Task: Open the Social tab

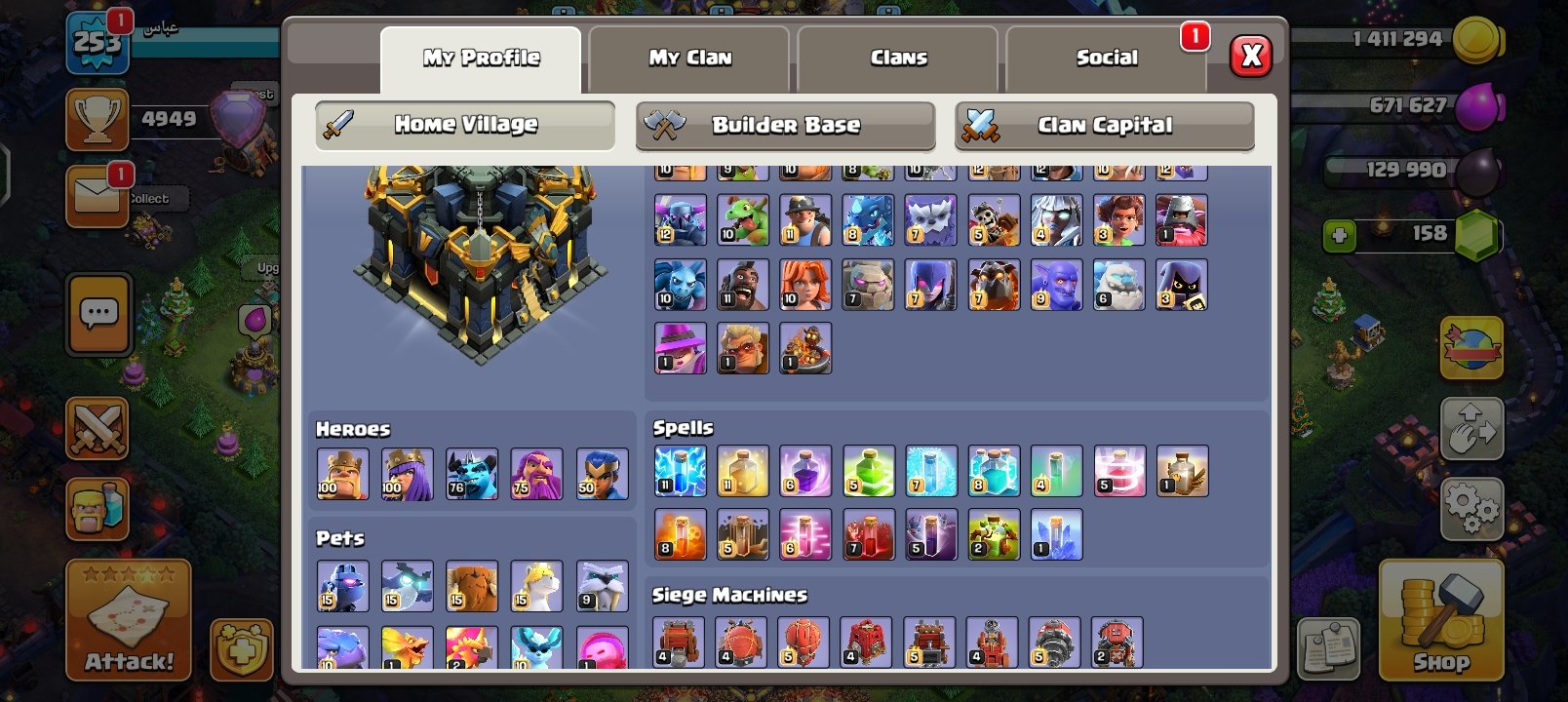Action: coord(1105,57)
